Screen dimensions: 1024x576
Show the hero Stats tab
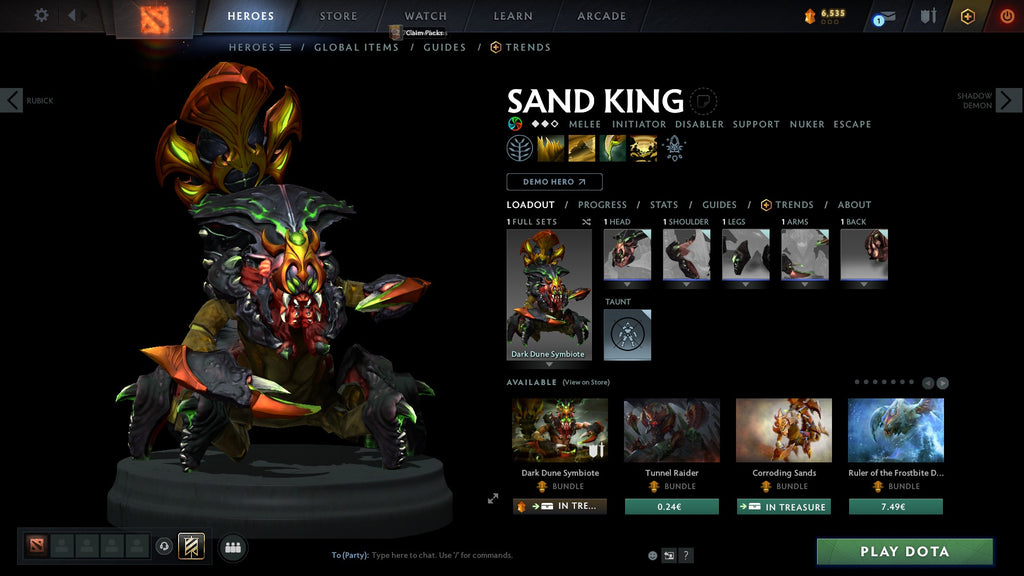pyautogui.click(x=664, y=205)
